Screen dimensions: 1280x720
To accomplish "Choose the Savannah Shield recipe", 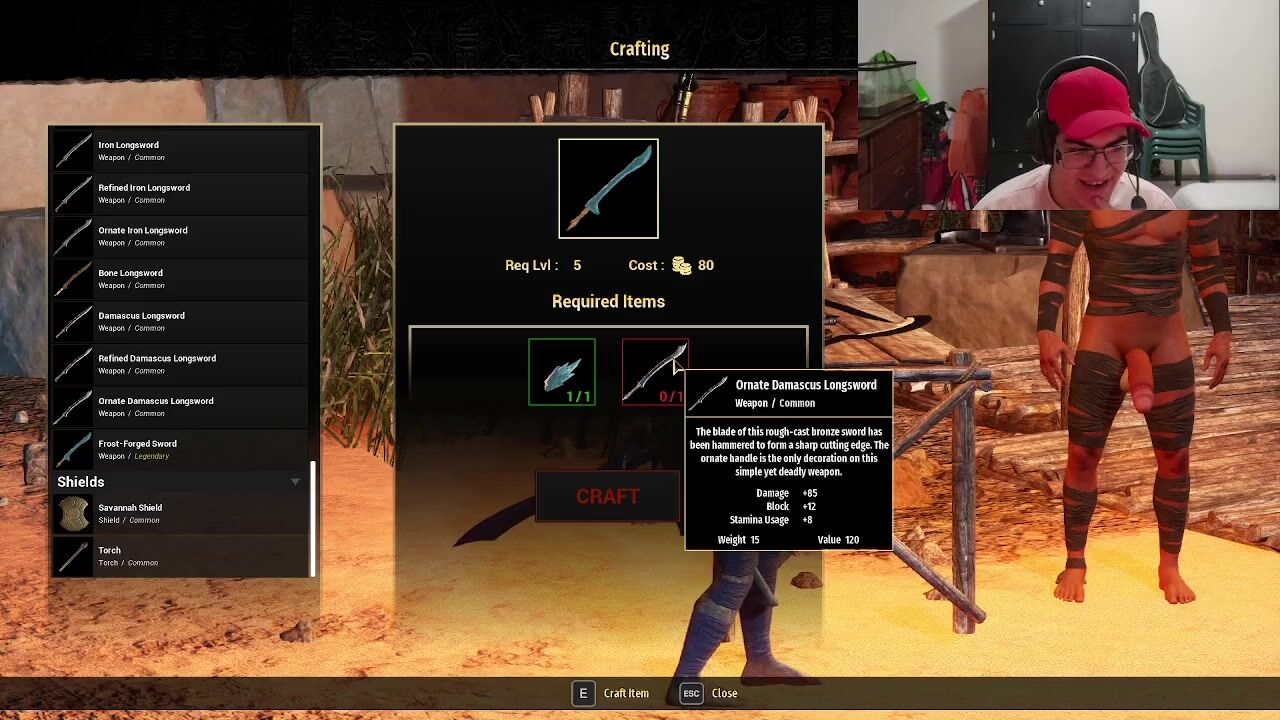I will tap(180, 513).
